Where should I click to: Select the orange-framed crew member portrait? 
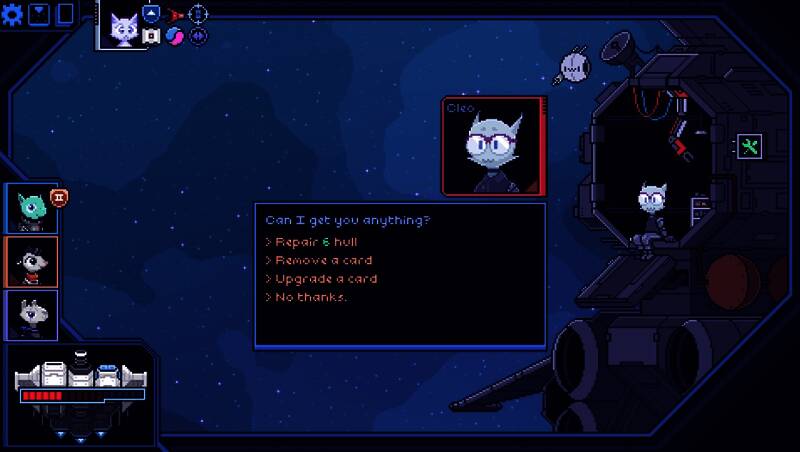[31, 261]
